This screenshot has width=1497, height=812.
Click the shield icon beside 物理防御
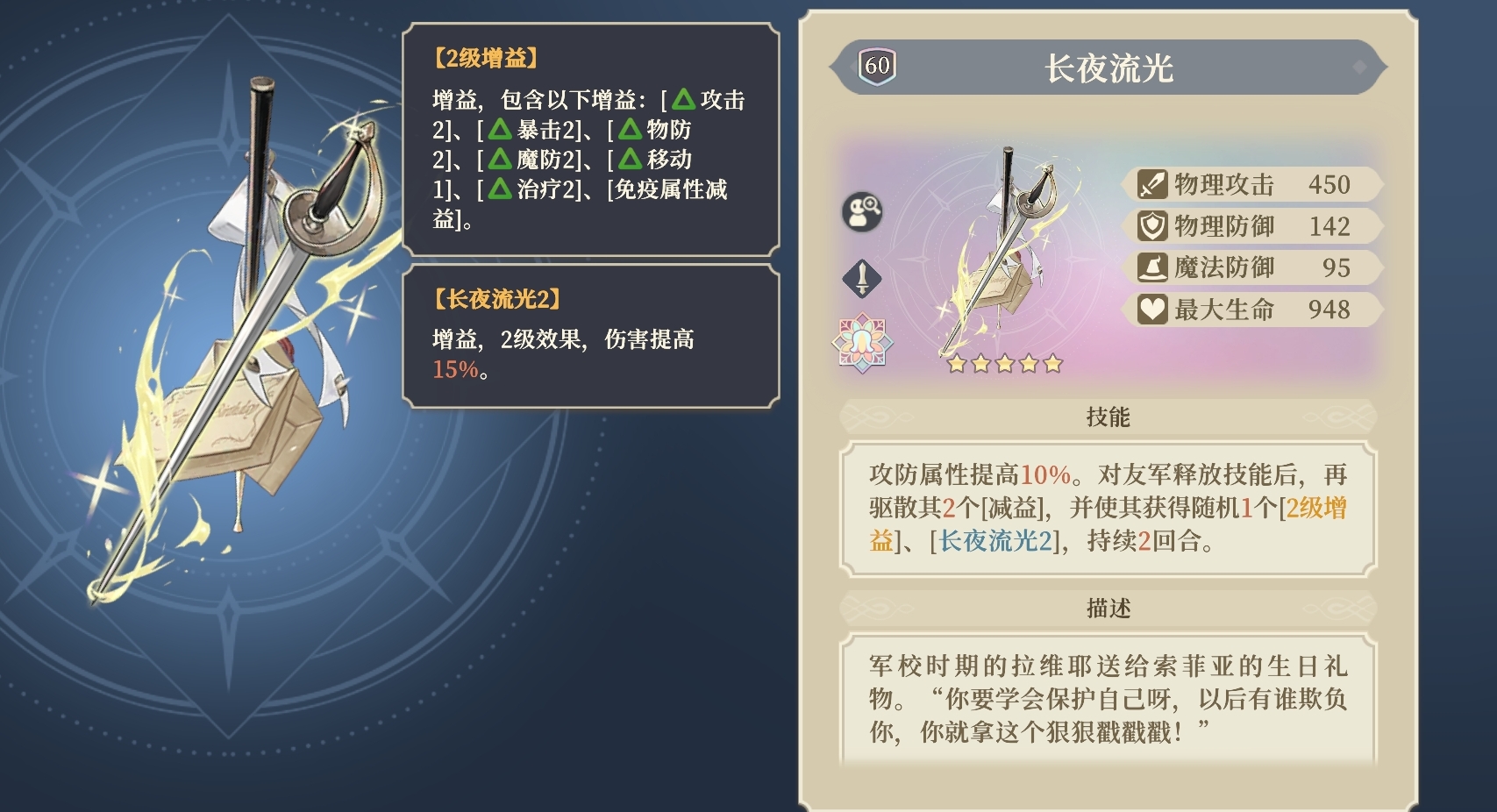[x=1153, y=226]
